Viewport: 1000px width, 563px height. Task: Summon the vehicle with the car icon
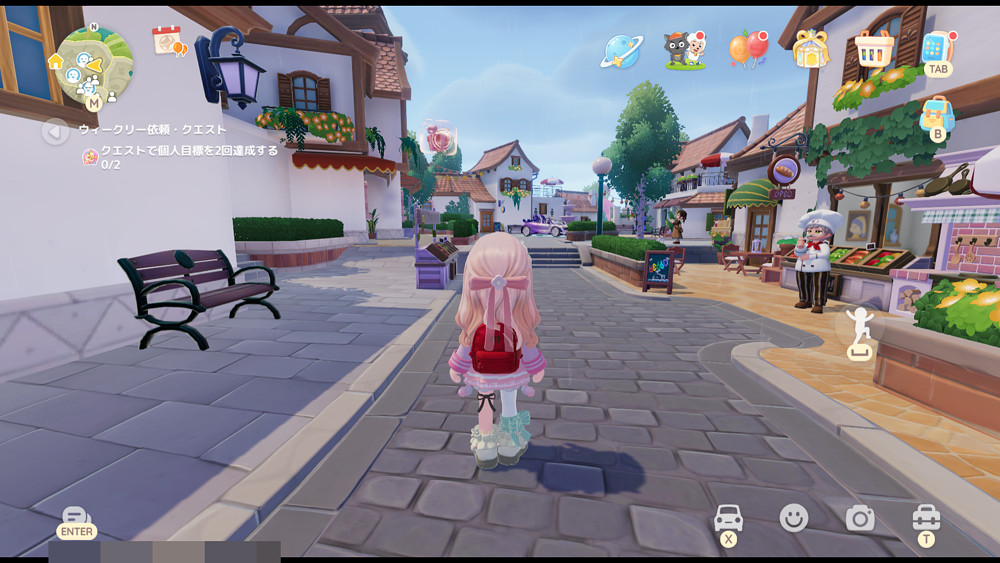point(728,518)
